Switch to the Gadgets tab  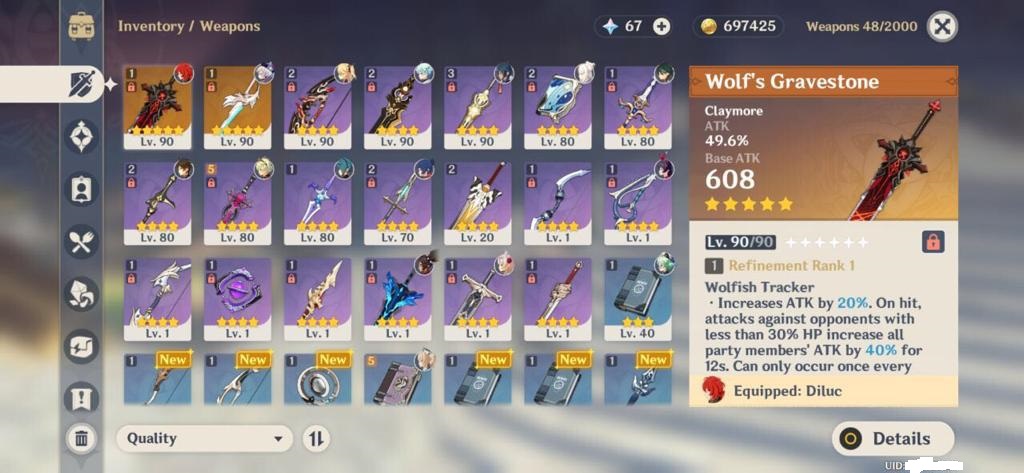click(x=81, y=345)
